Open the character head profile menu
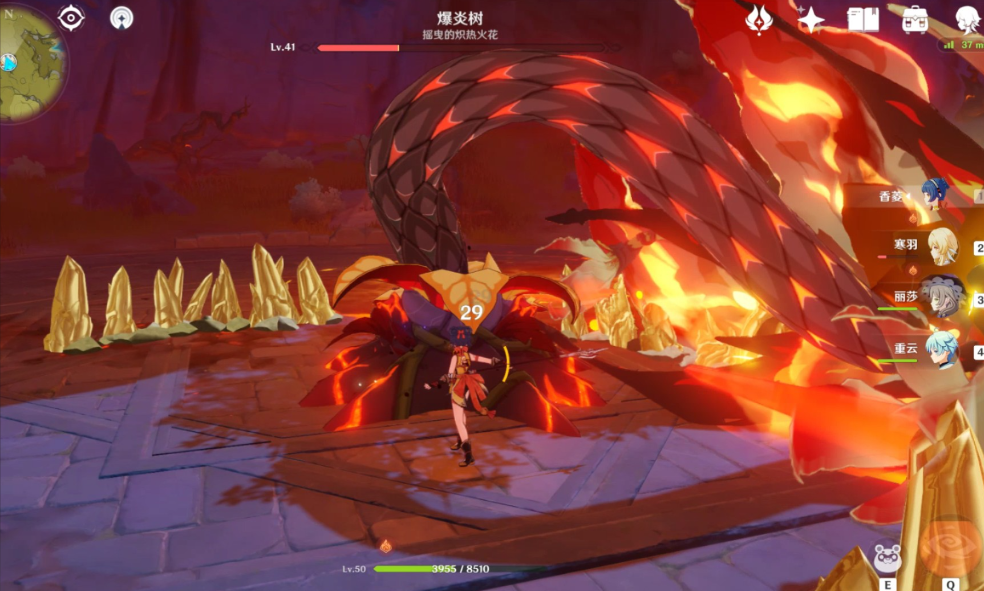The image size is (984, 591). tap(966, 18)
